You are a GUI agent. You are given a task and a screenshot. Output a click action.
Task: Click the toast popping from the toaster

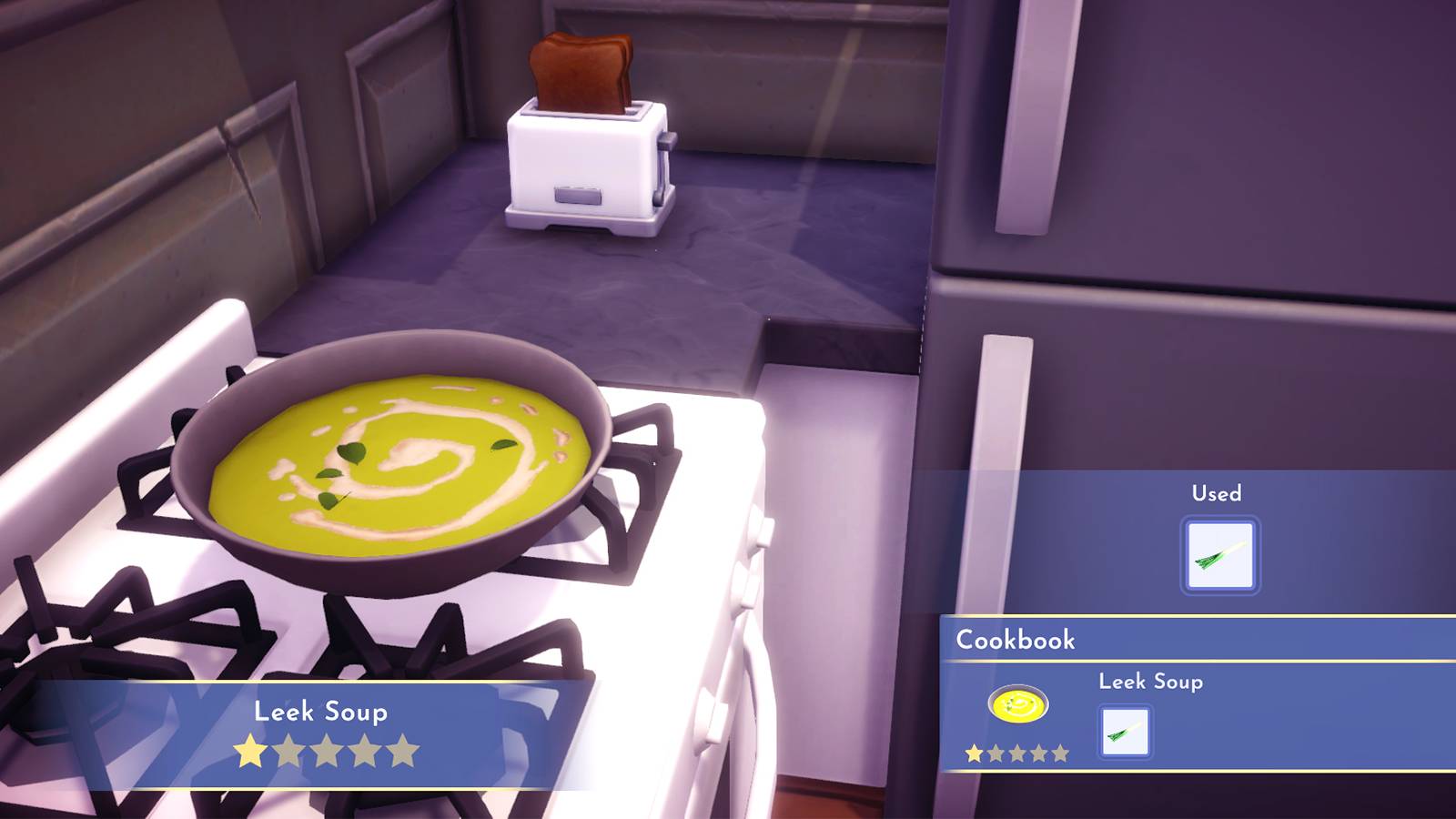581,68
